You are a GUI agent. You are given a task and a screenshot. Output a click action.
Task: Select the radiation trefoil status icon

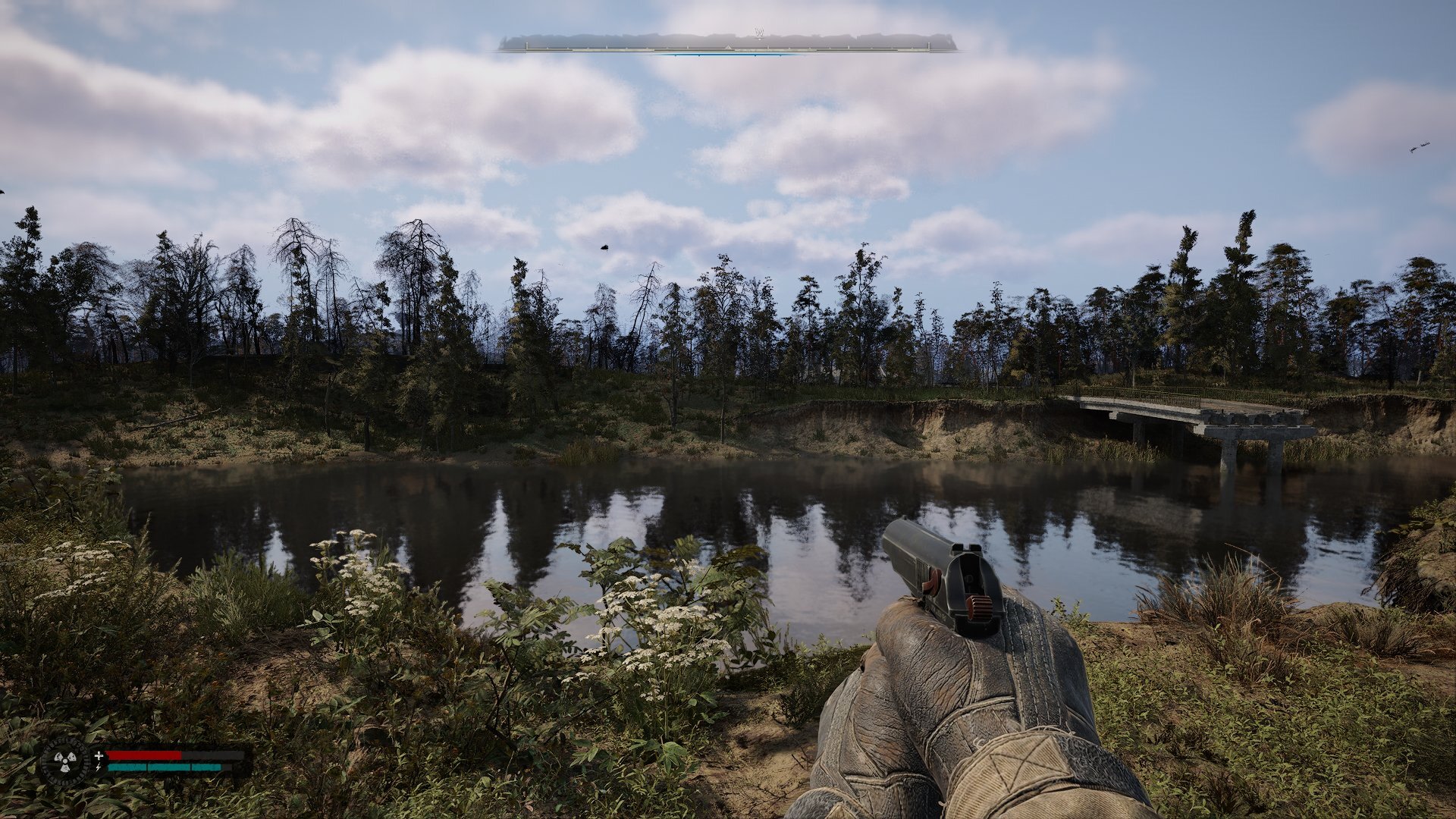coord(64,761)
